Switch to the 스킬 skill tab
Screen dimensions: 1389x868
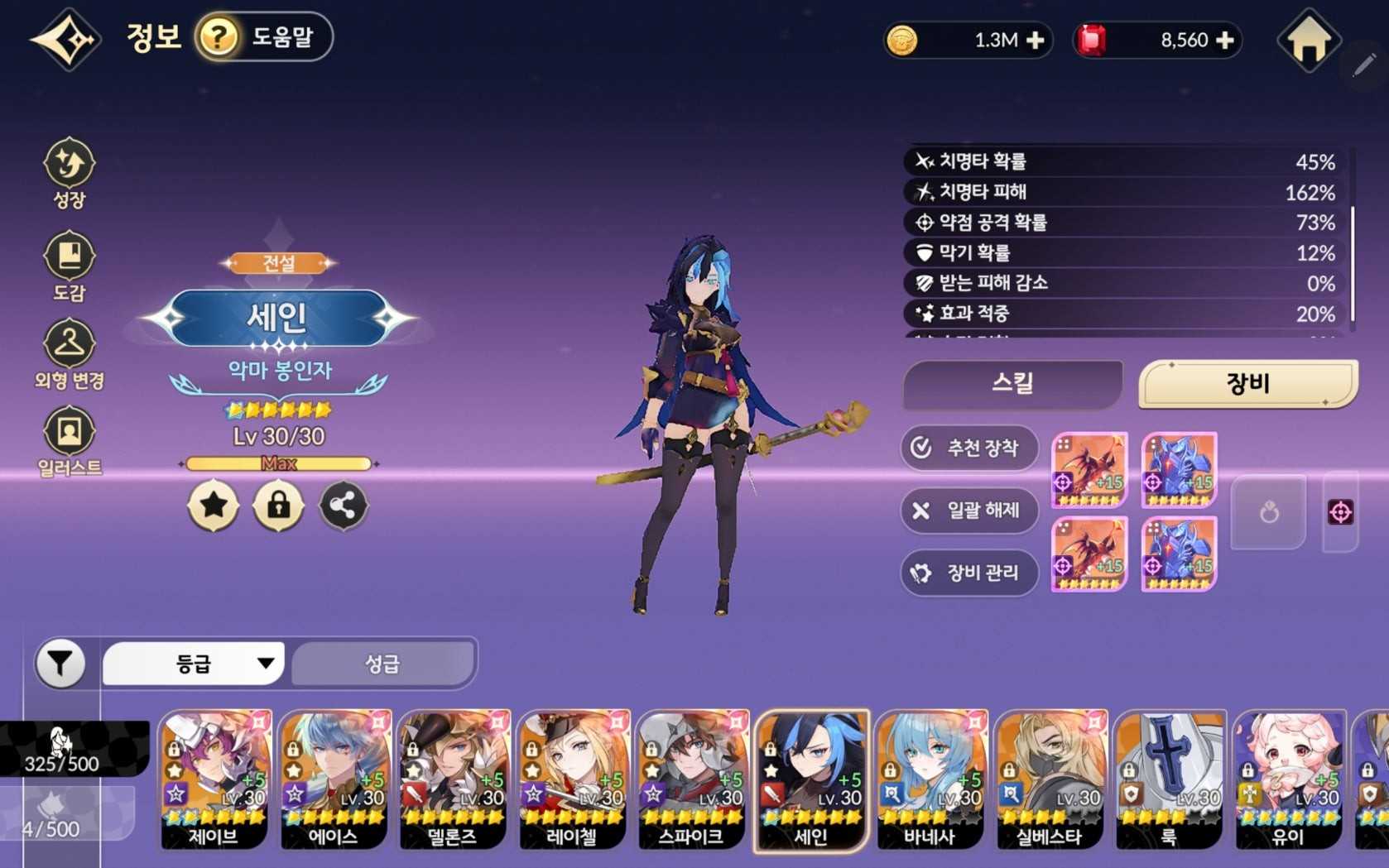(x=1012, y=383)
